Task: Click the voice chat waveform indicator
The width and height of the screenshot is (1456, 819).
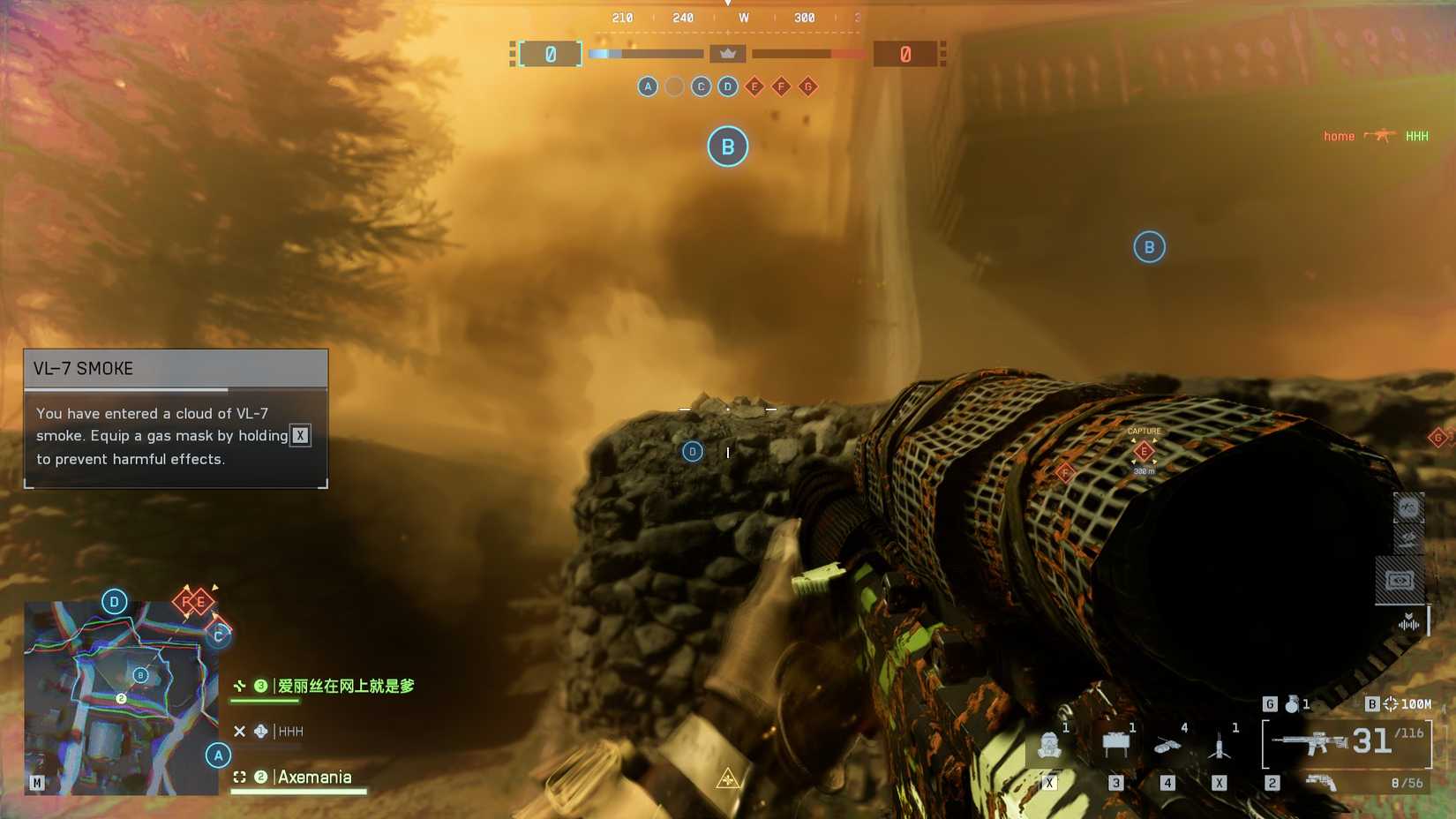Action: click(1407, 624)
